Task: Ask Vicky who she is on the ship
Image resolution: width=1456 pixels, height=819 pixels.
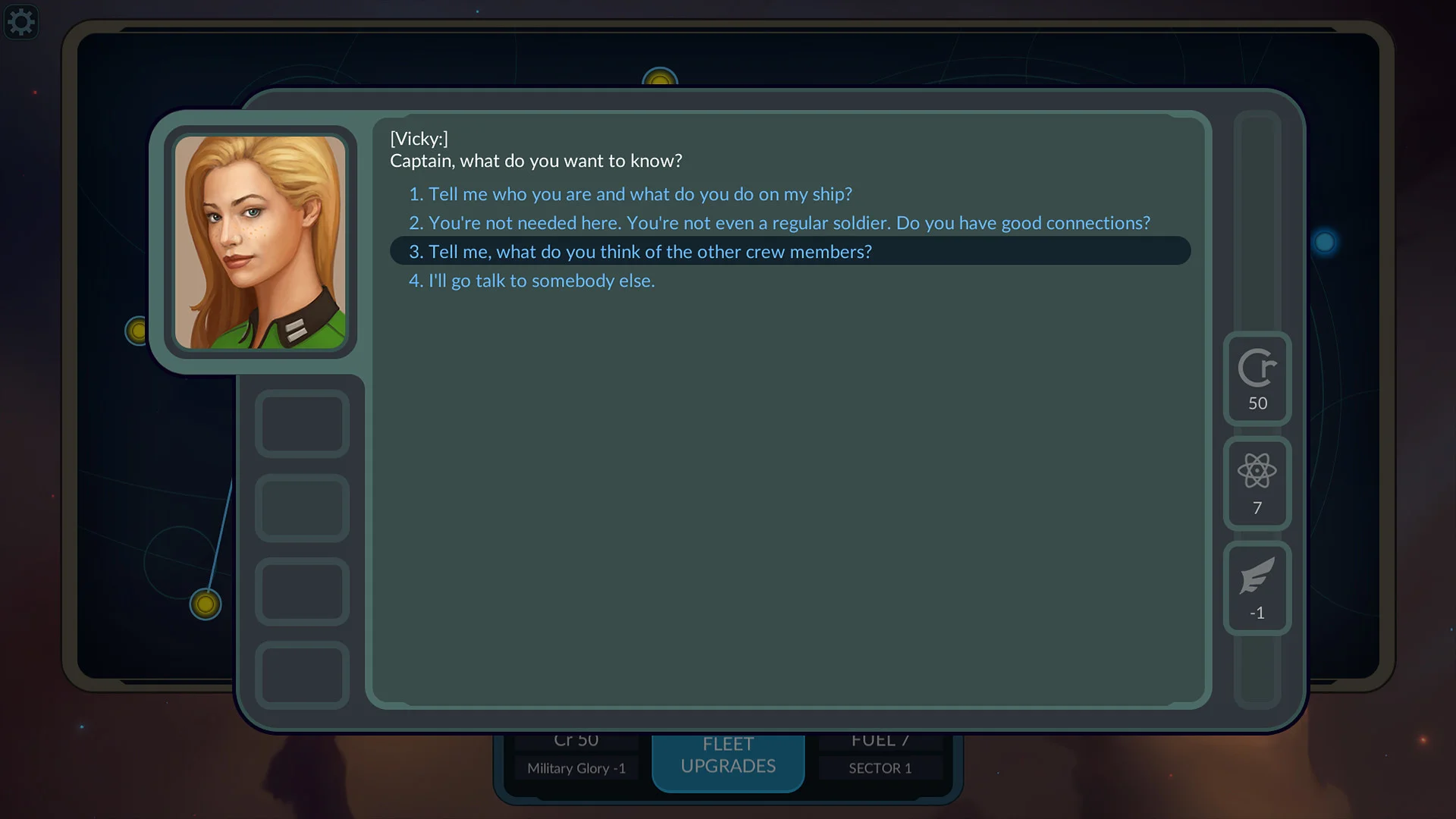Action: tap(630, 194)
